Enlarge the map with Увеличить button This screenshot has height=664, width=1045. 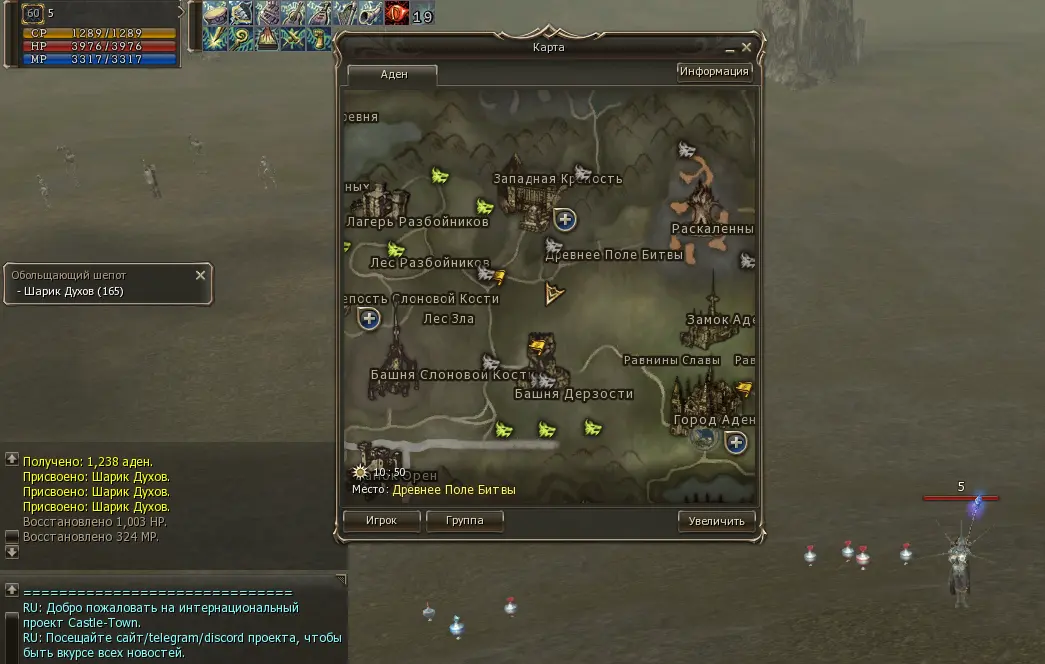coord(716,521)
